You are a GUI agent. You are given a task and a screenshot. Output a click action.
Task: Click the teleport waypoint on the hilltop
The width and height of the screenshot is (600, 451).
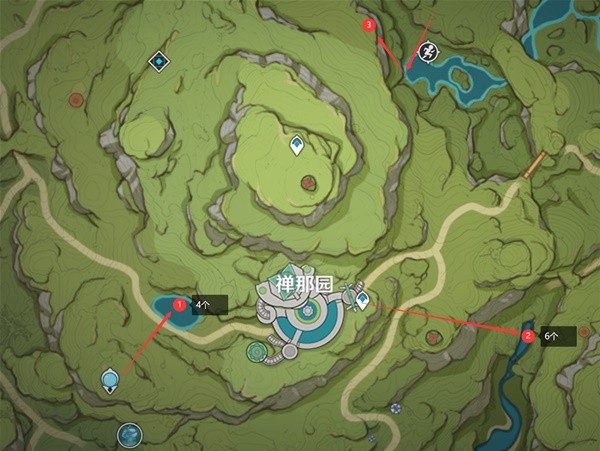click(297, 148)
